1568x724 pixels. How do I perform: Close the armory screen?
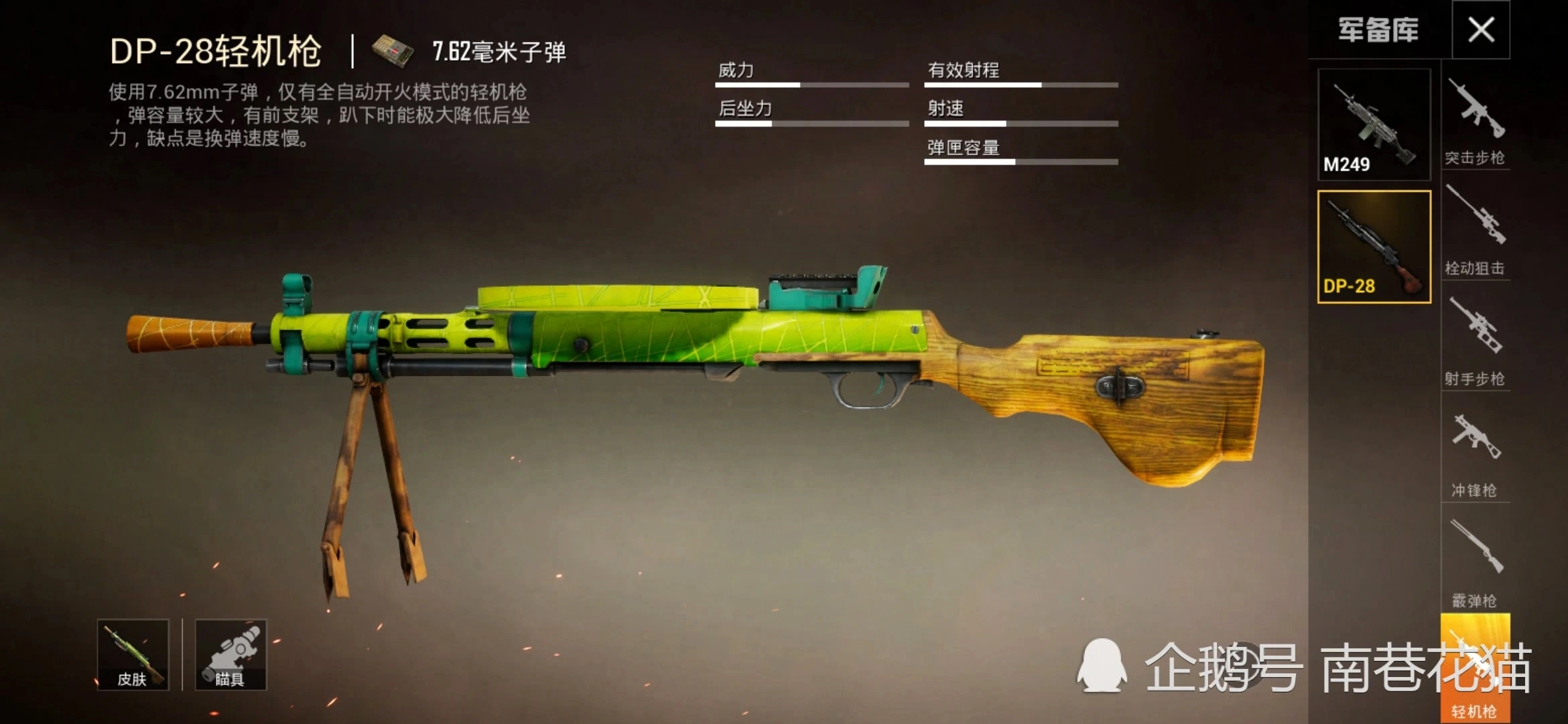coord(1481,29)
